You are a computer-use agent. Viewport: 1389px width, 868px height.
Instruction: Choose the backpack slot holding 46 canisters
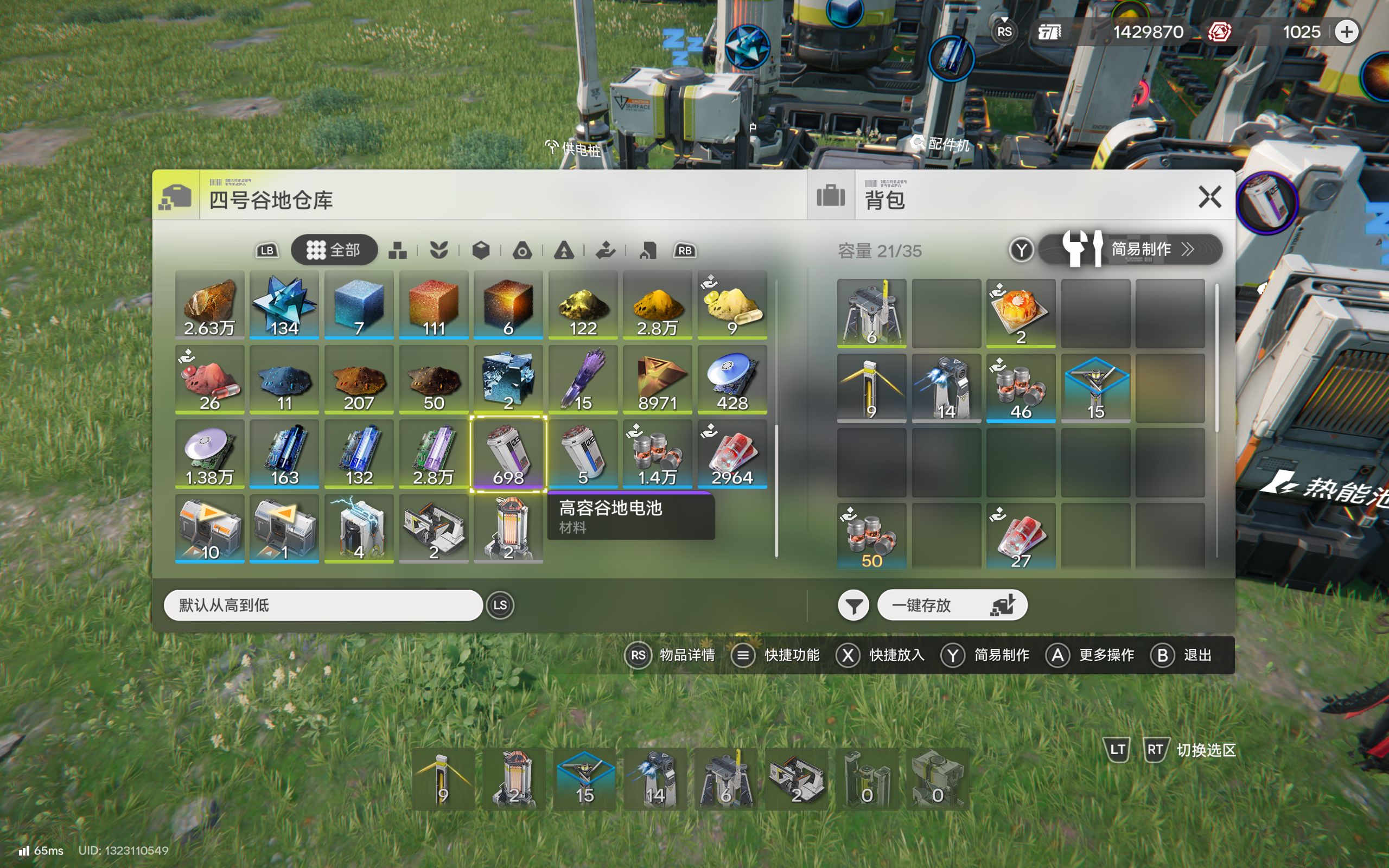[1021, 387]
